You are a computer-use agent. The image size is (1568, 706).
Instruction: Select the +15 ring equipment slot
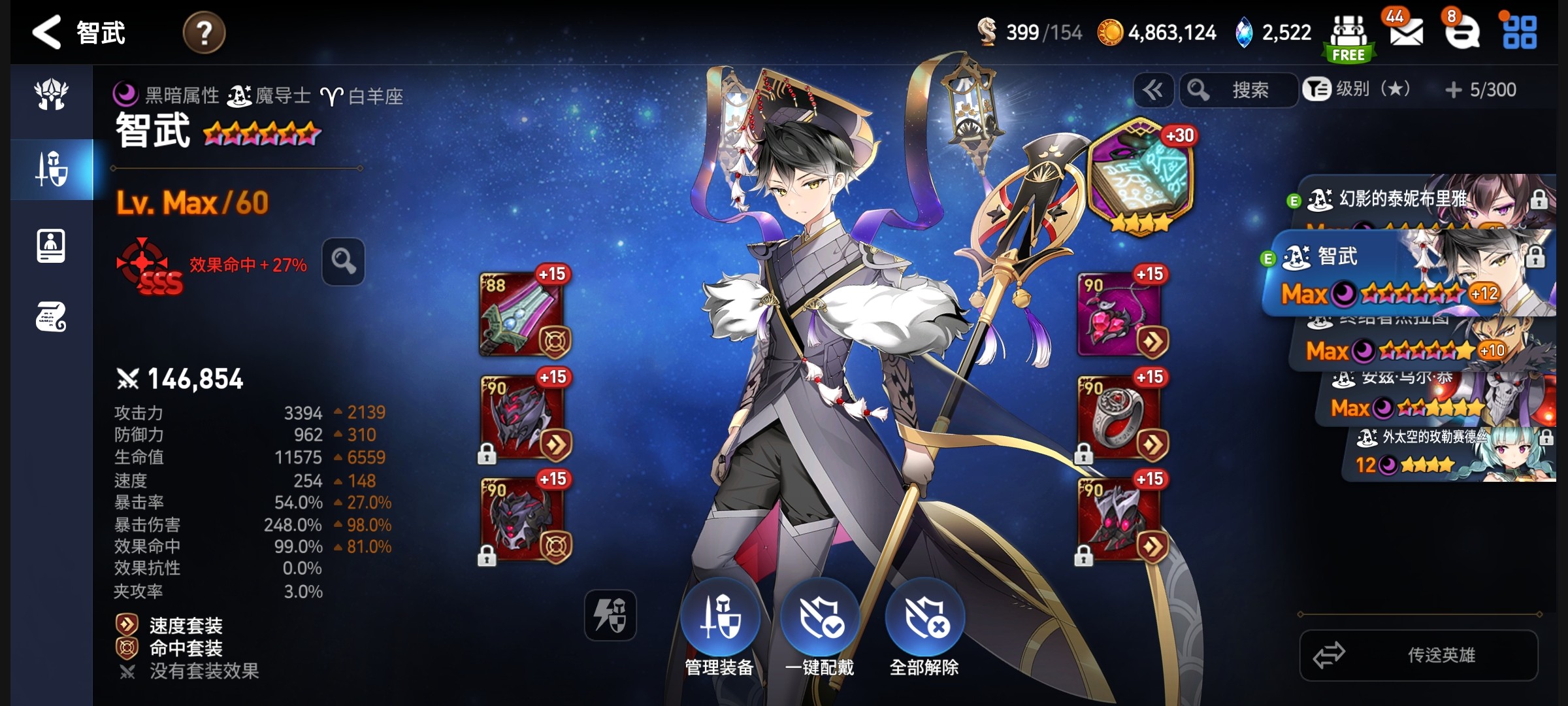tap(1120, 417)
